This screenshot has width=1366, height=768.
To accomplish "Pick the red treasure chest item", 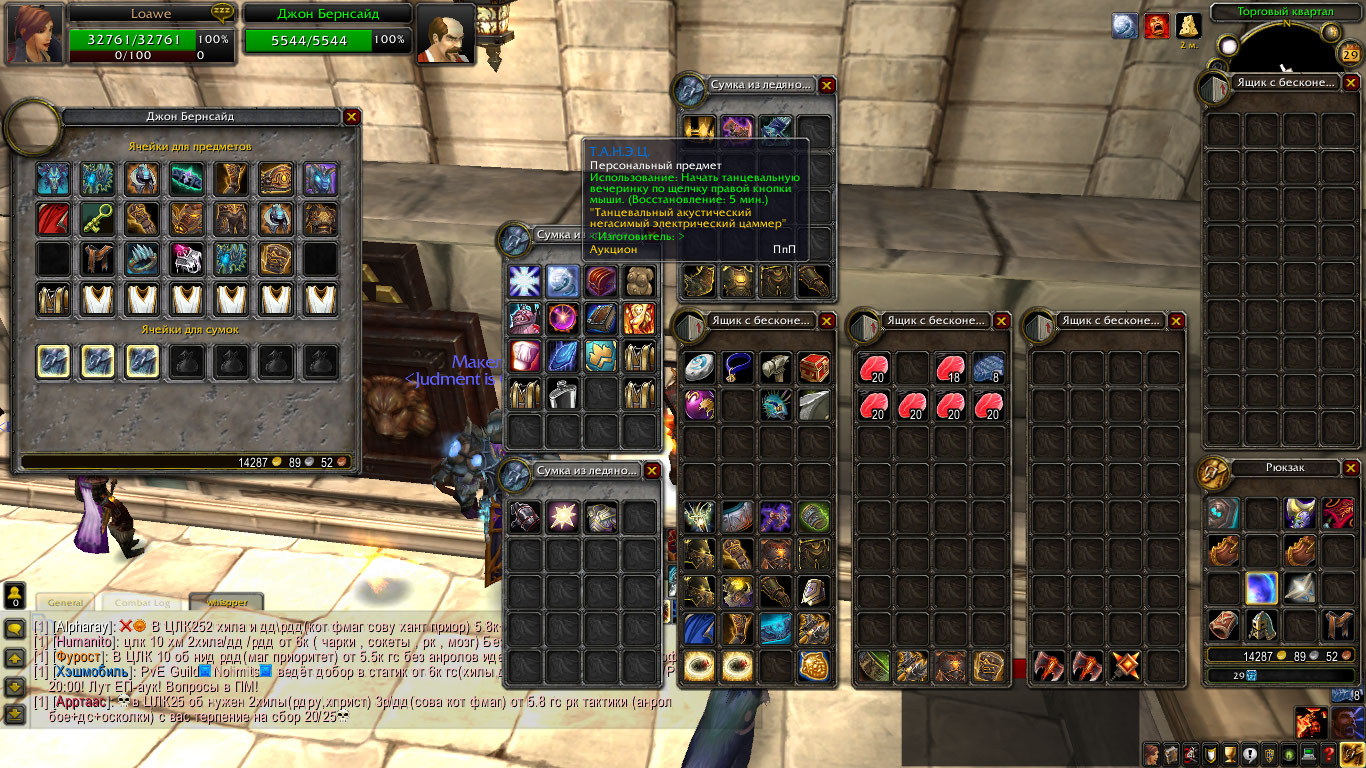I will click(814, 367).
